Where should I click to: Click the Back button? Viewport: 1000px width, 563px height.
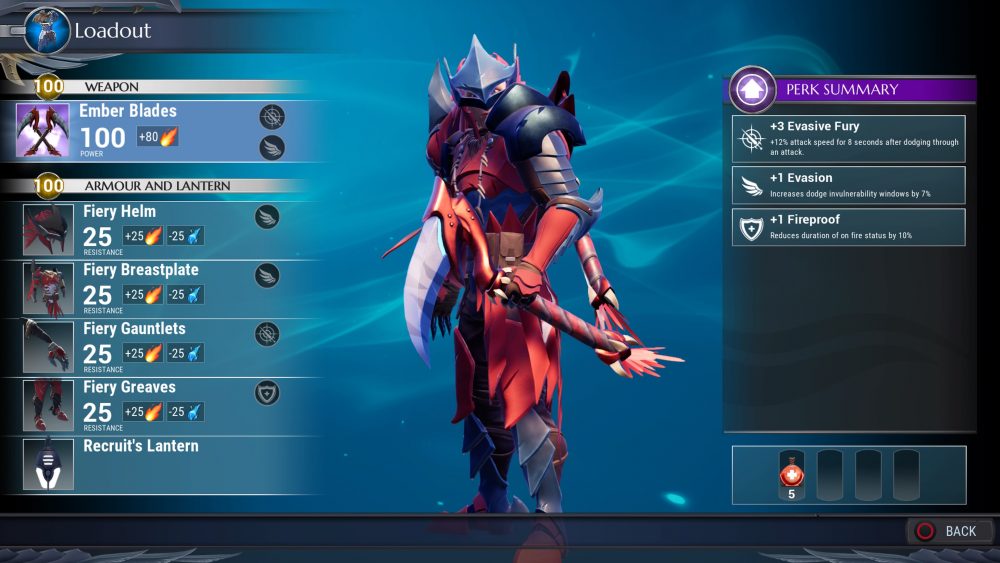949,531
